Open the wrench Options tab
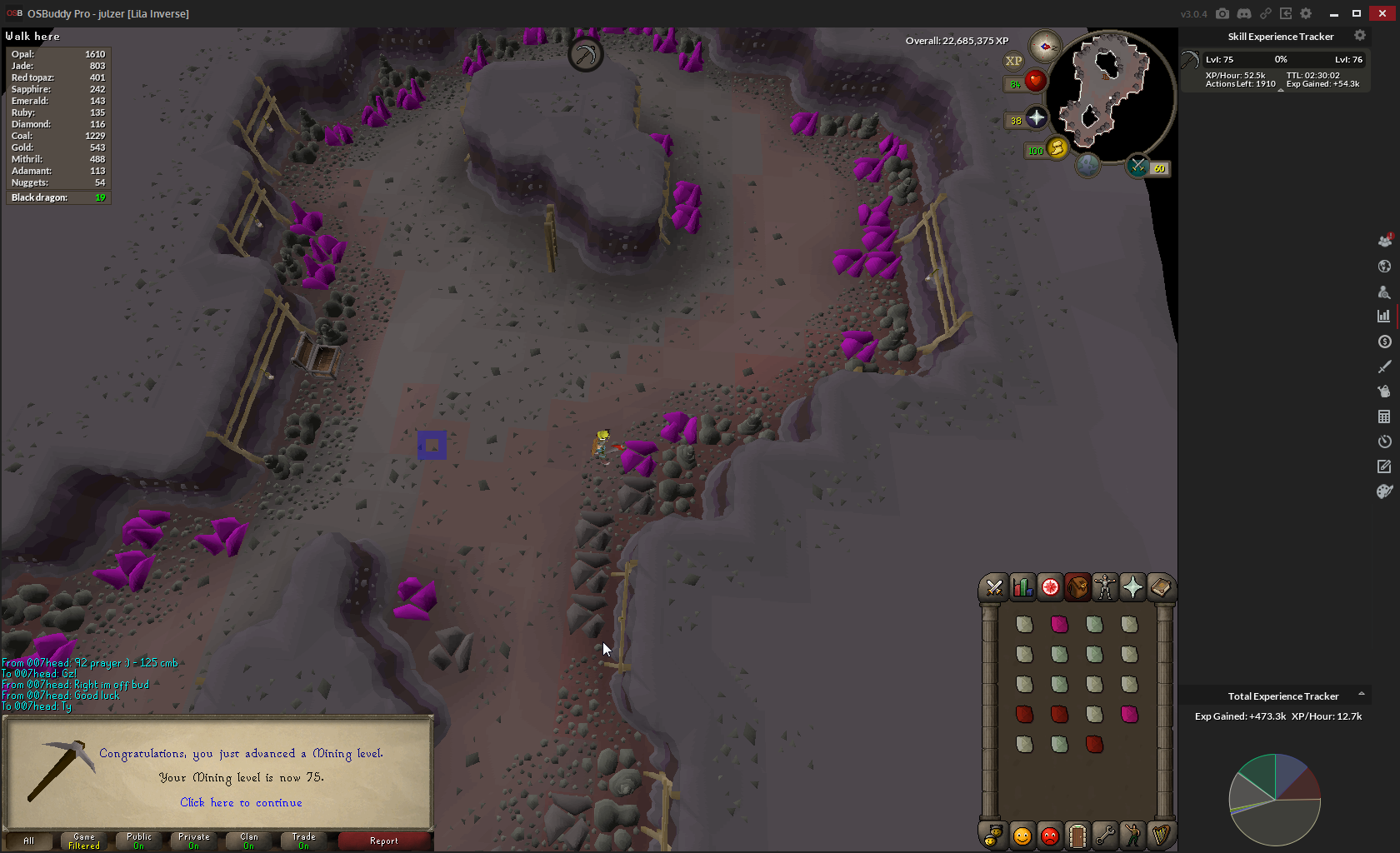Image resolution: width=1400 pixels, height=853 pixels. coord(1105,835)
